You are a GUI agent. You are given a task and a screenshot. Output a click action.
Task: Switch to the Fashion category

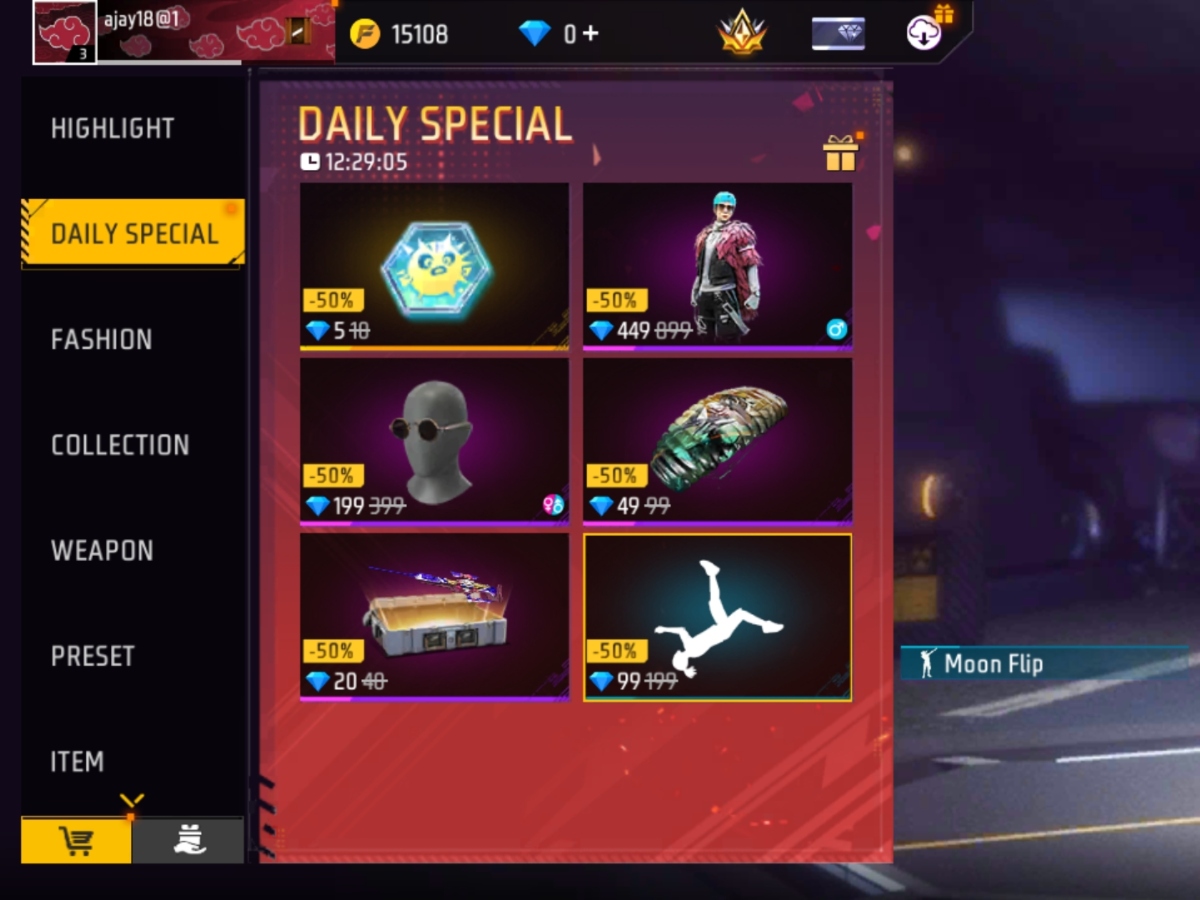tap(102, 340)
